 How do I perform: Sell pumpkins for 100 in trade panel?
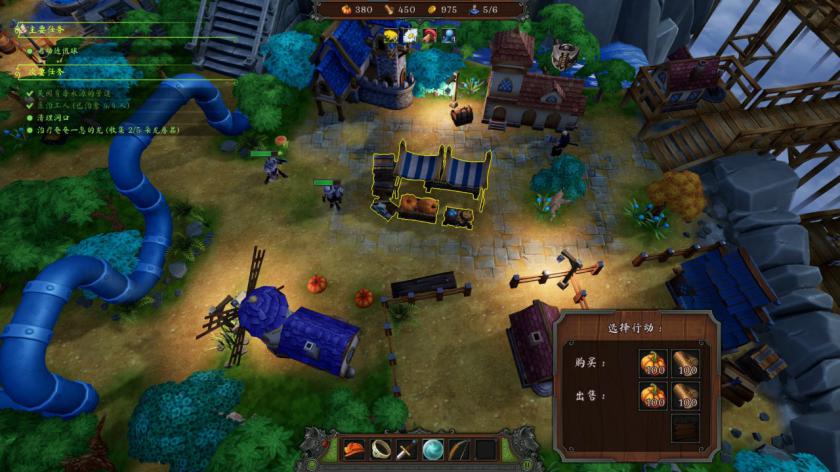coord(653,397)
